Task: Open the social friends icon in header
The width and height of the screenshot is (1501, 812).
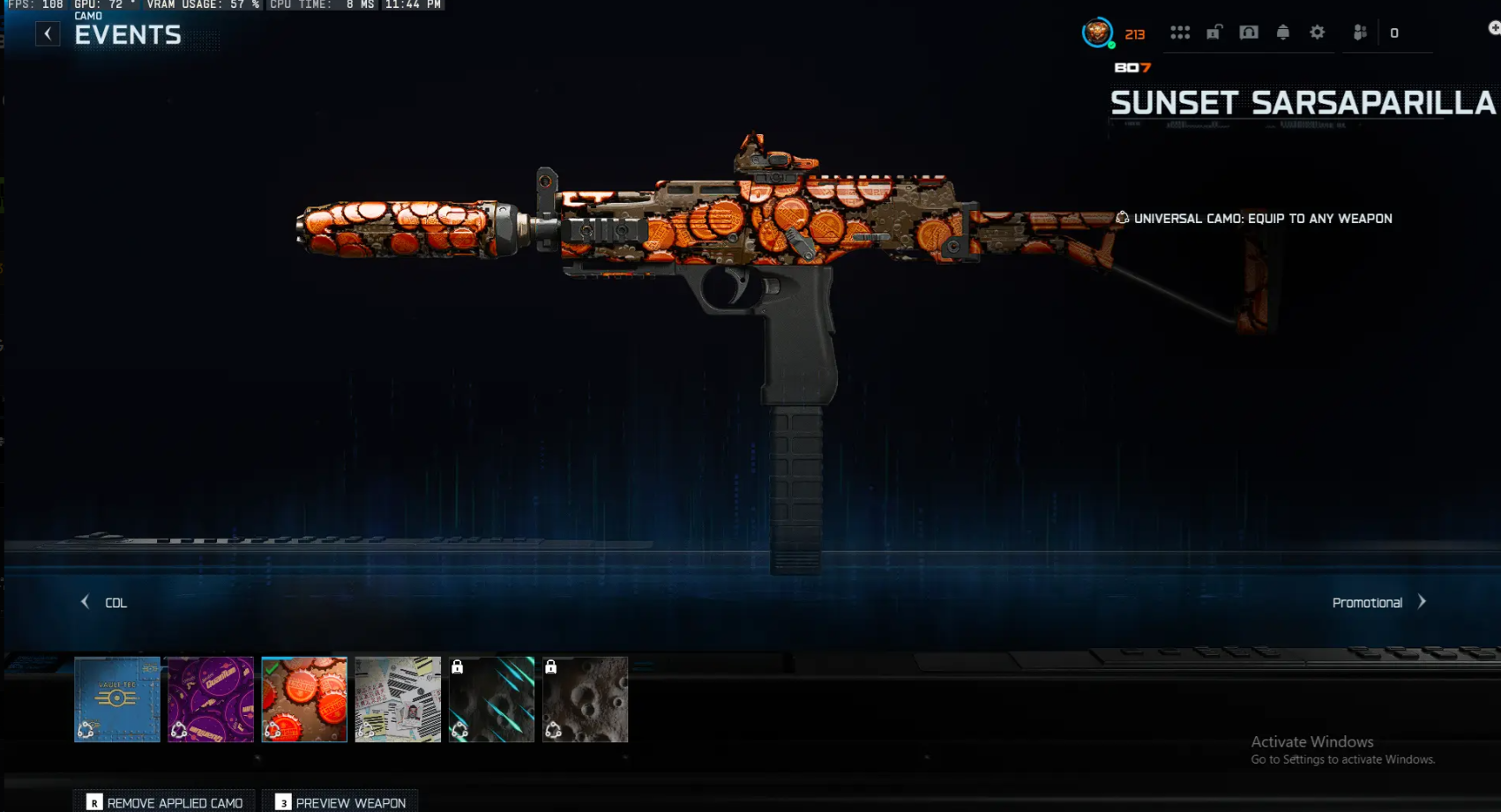Action: (x=1359, y=32)
